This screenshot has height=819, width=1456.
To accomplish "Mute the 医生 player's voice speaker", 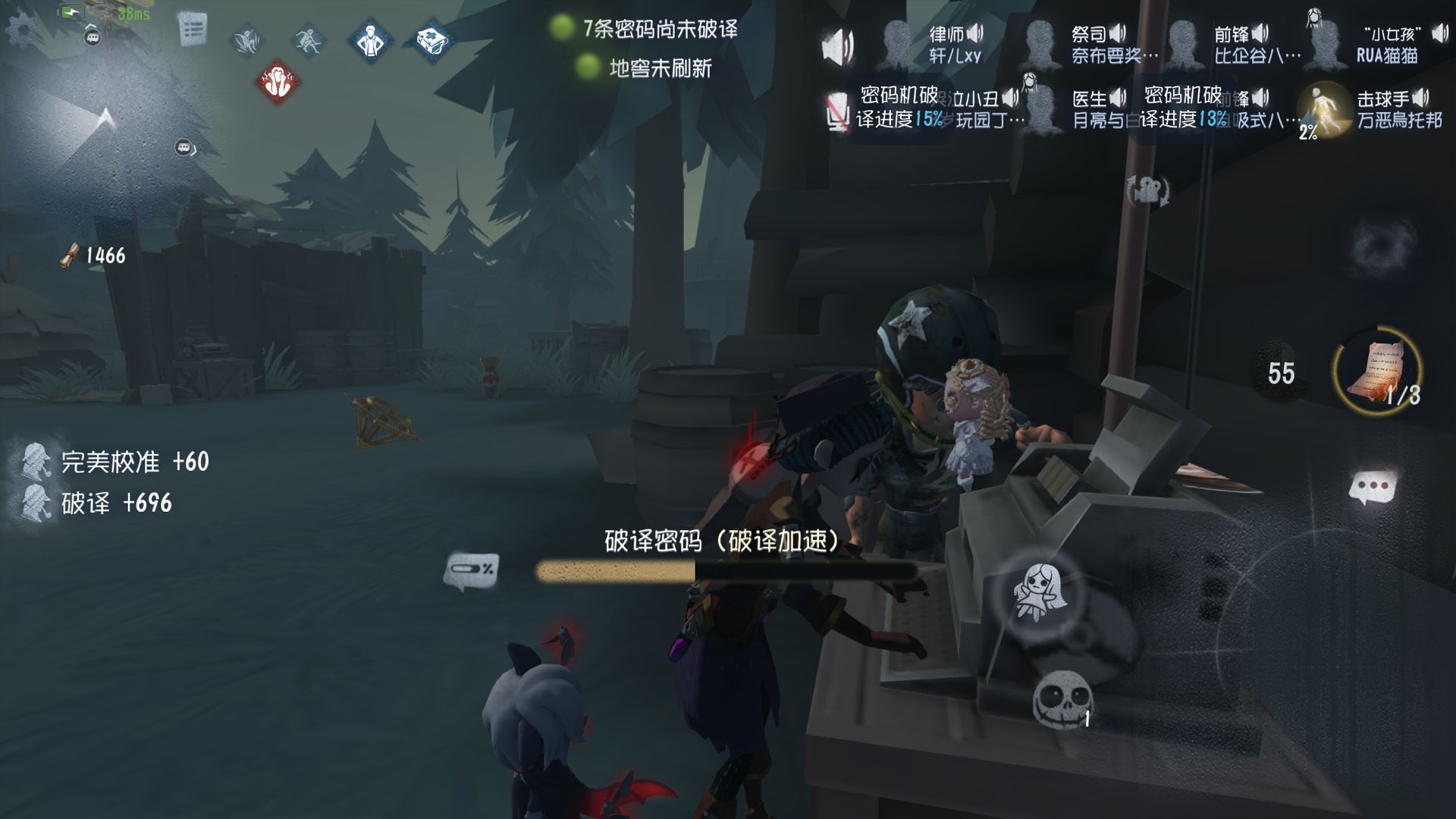I will (x=1118, y=99).
